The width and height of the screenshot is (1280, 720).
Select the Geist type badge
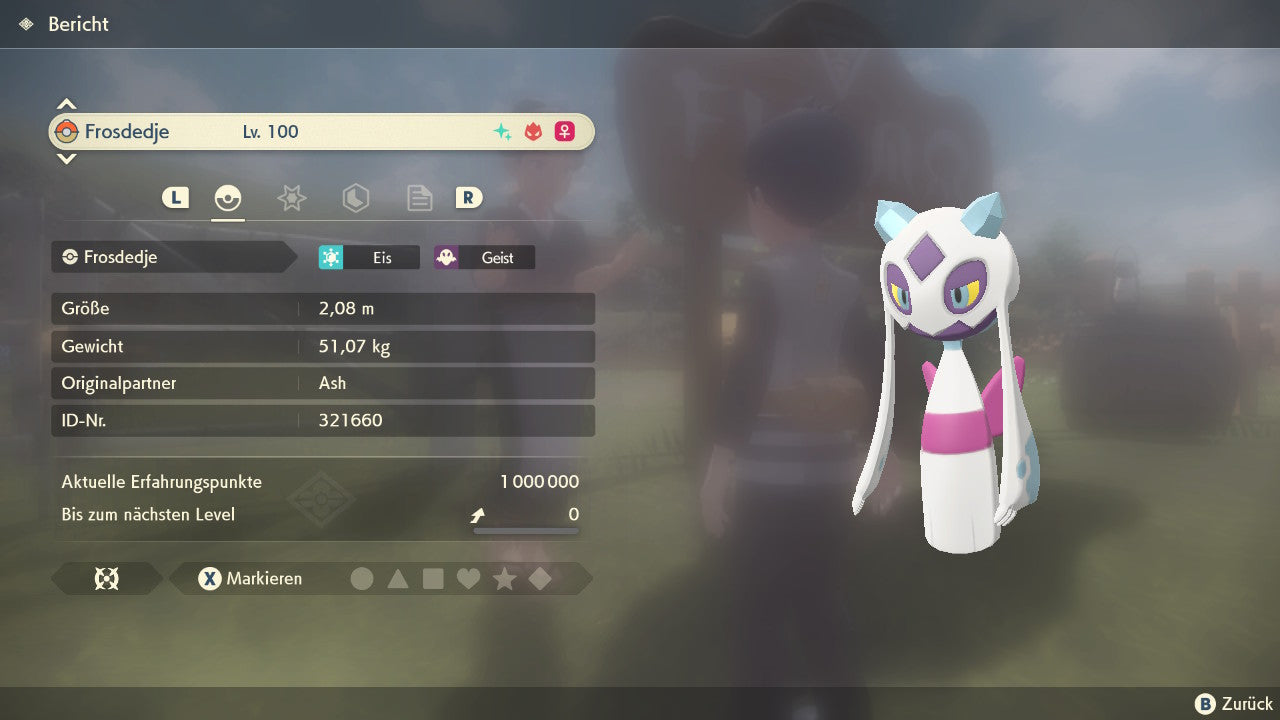point(484,258)
